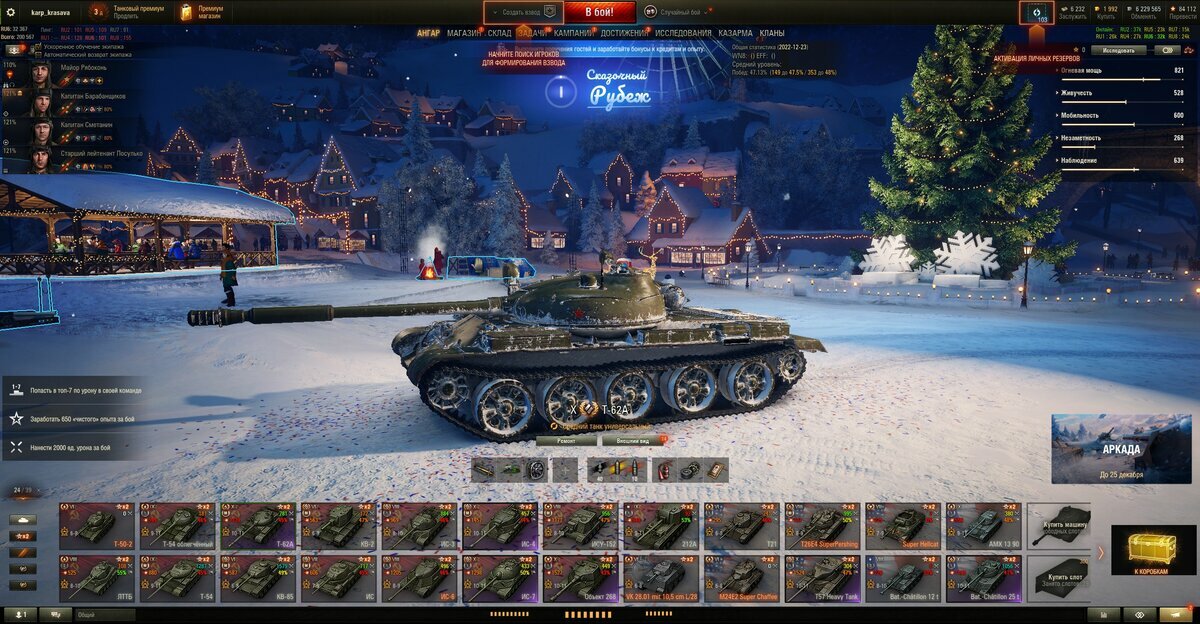Choose the T26E4 SuperPershing tank card

pos(822,525)
